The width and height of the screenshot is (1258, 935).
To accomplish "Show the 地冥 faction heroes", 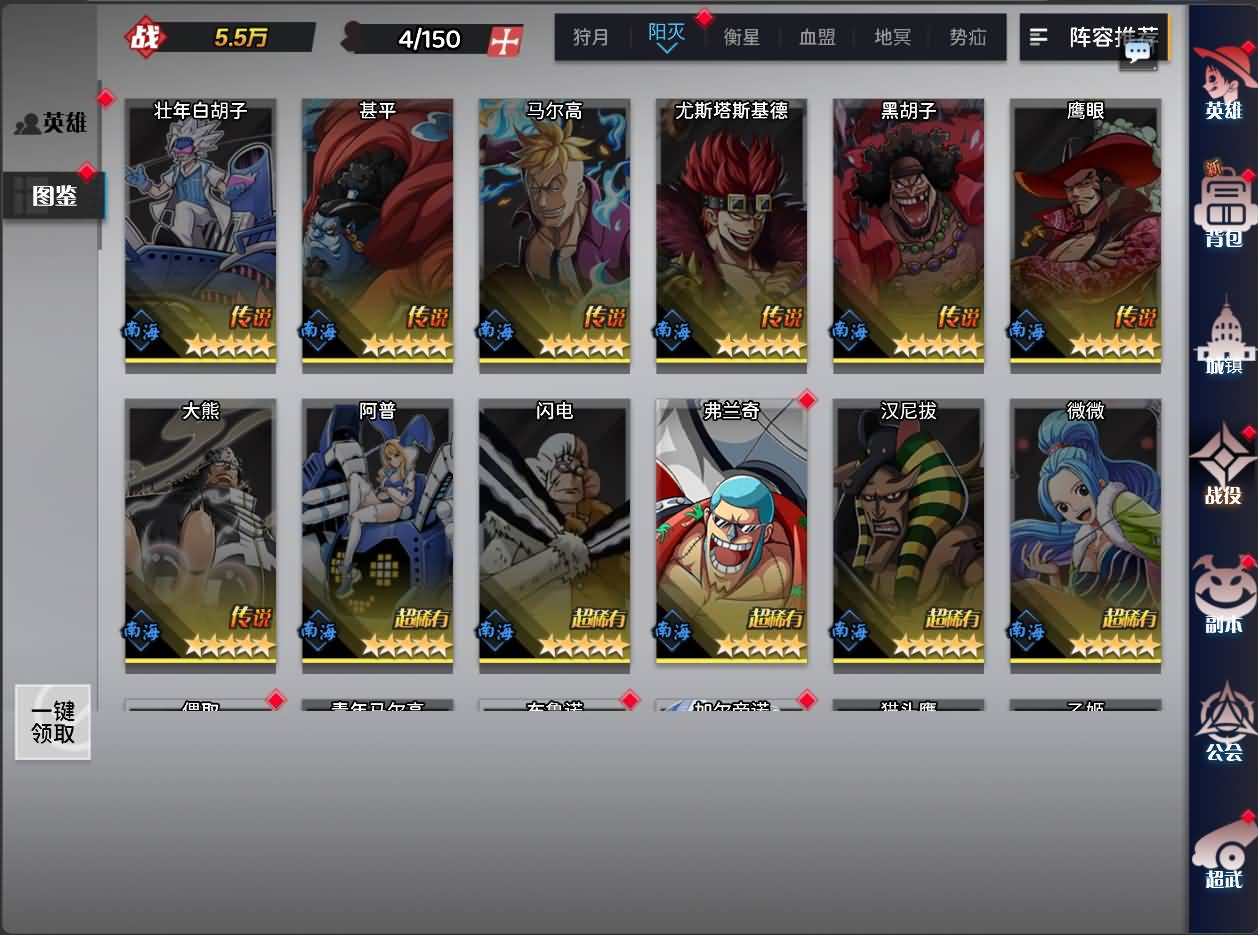I will (892, 38).
